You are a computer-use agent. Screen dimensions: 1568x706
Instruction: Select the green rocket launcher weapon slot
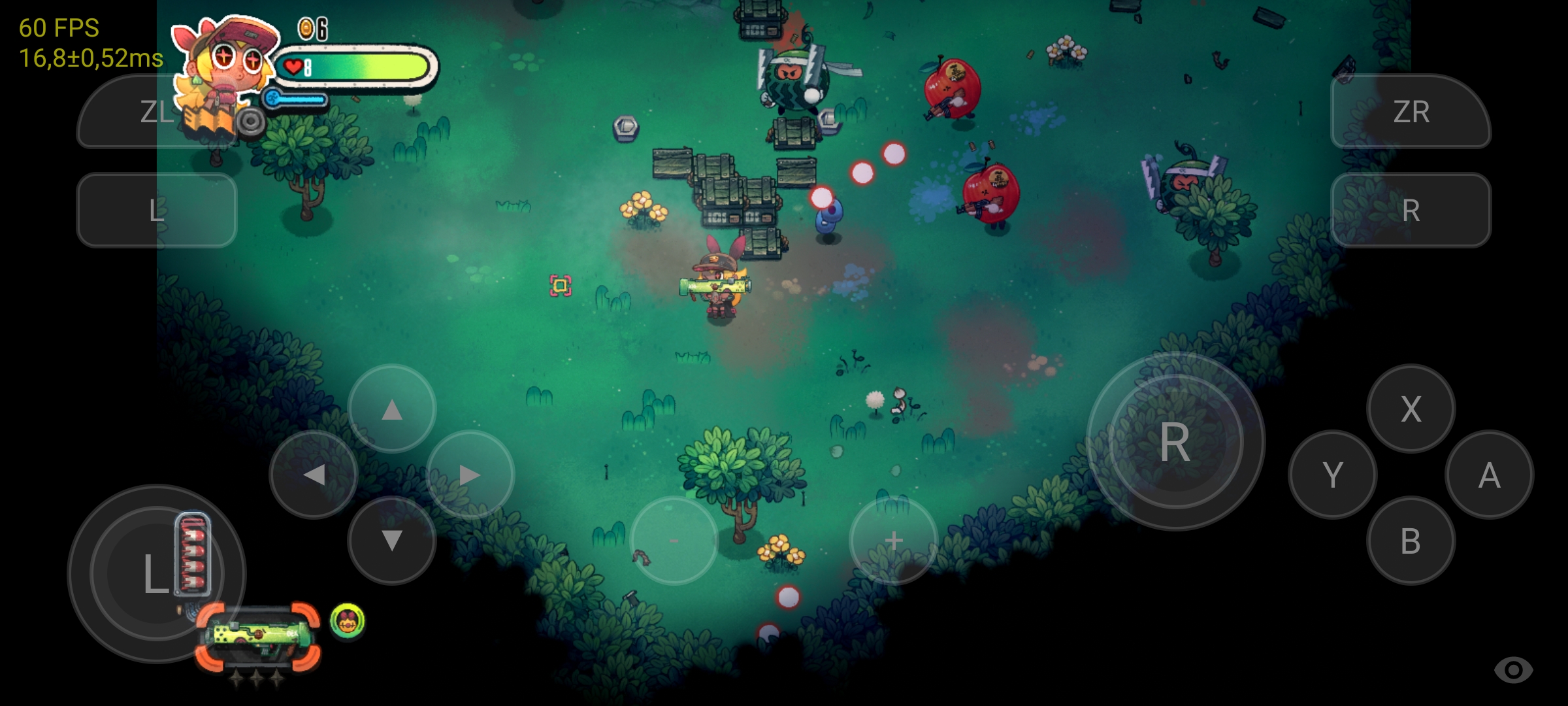[258, 637]
